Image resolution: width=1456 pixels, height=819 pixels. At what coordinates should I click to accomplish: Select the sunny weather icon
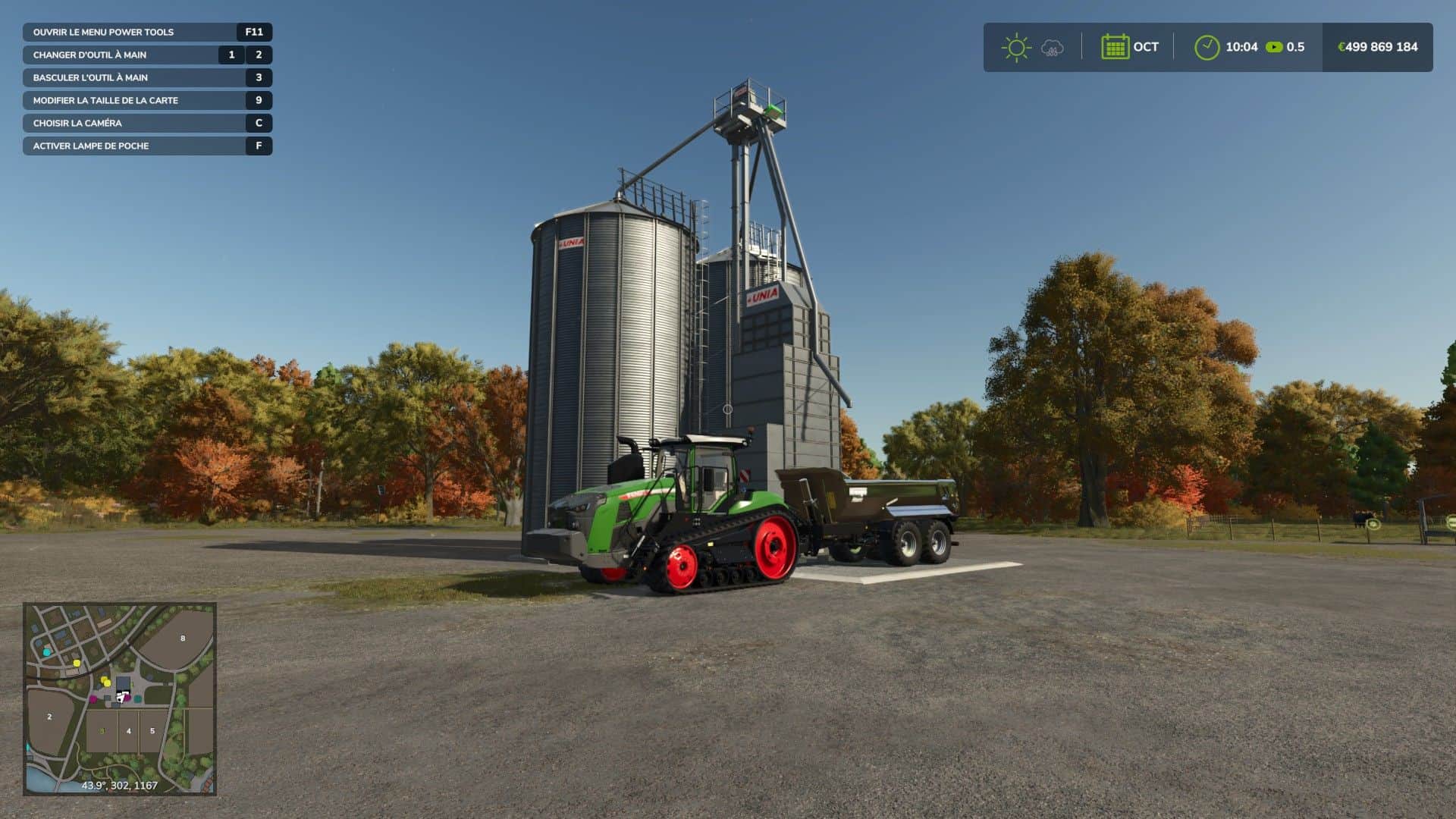click(x=1015, y=48)
